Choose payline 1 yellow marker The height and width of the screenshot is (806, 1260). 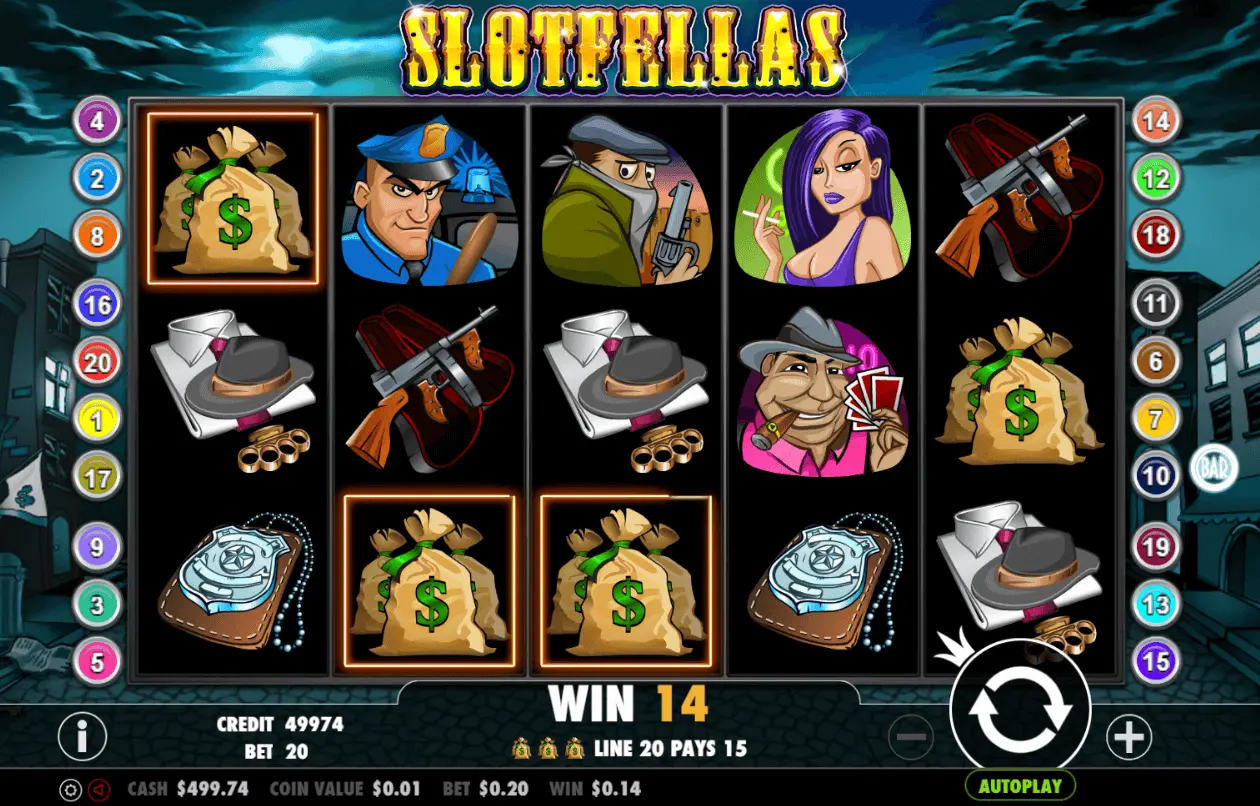click(98, 421)
